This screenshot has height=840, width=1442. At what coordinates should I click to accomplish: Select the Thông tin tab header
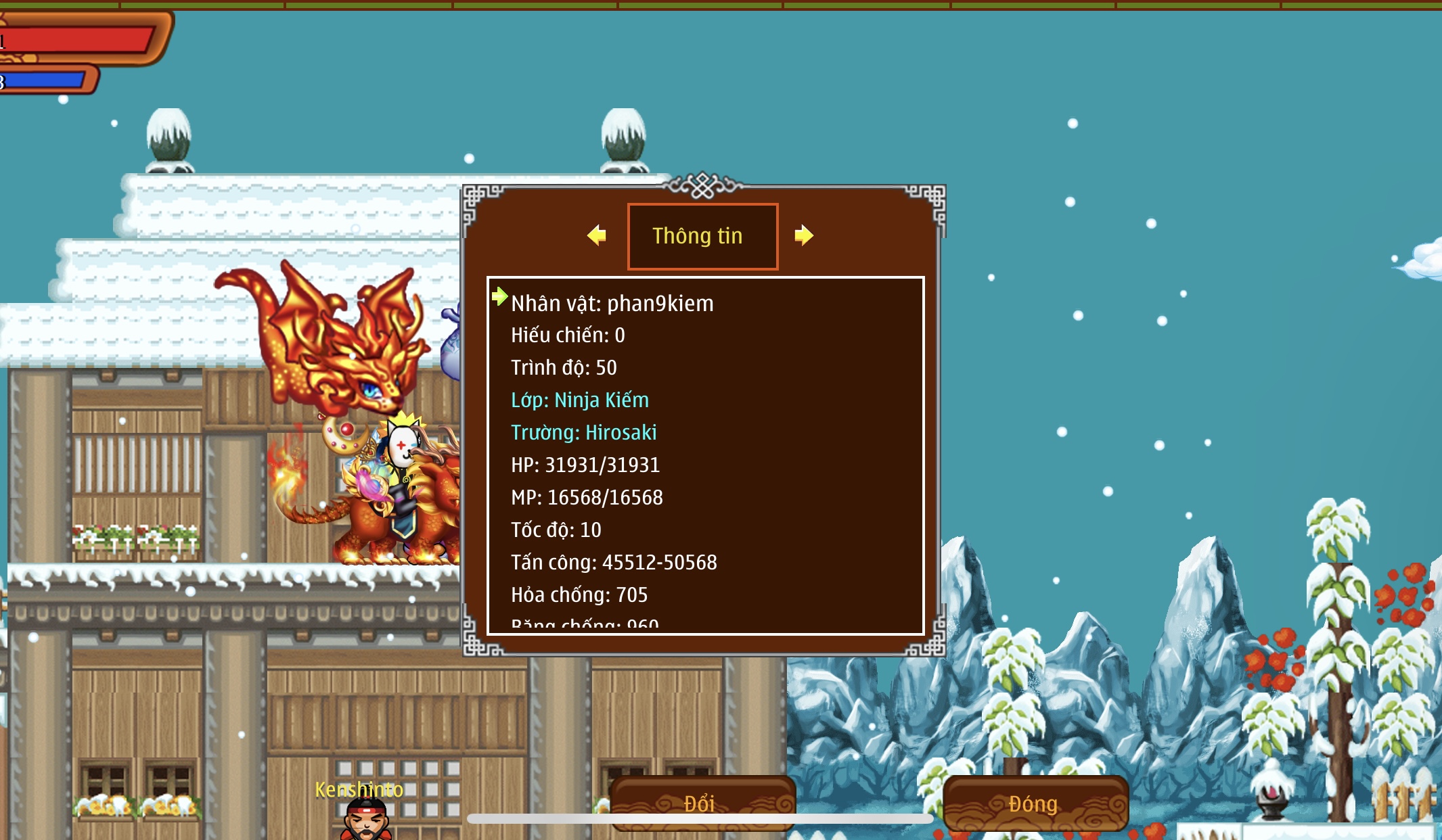(702, 236)
